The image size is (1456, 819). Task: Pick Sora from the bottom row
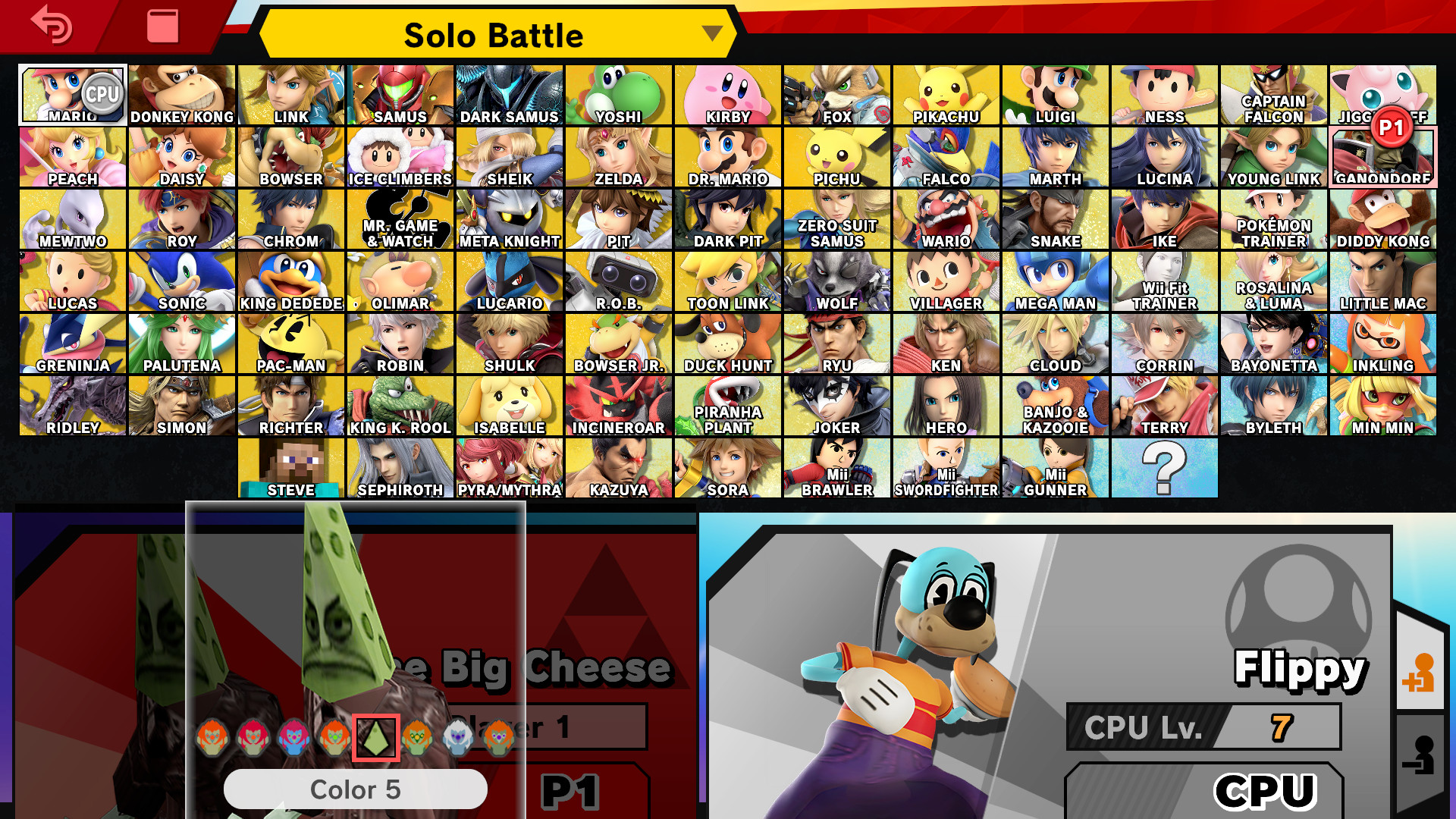[726, 468]
